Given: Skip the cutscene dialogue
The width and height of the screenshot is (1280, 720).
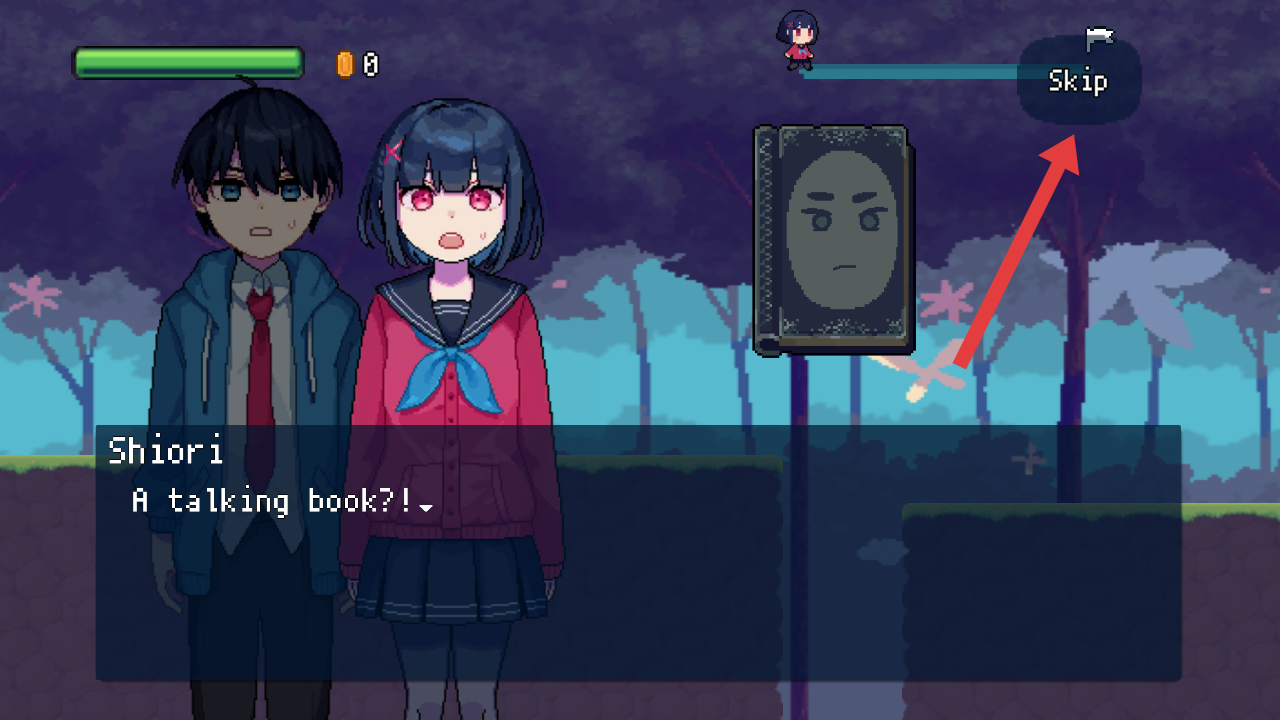Looking at the screenshot, I should pyautogui.click(x=1078, y=81).
